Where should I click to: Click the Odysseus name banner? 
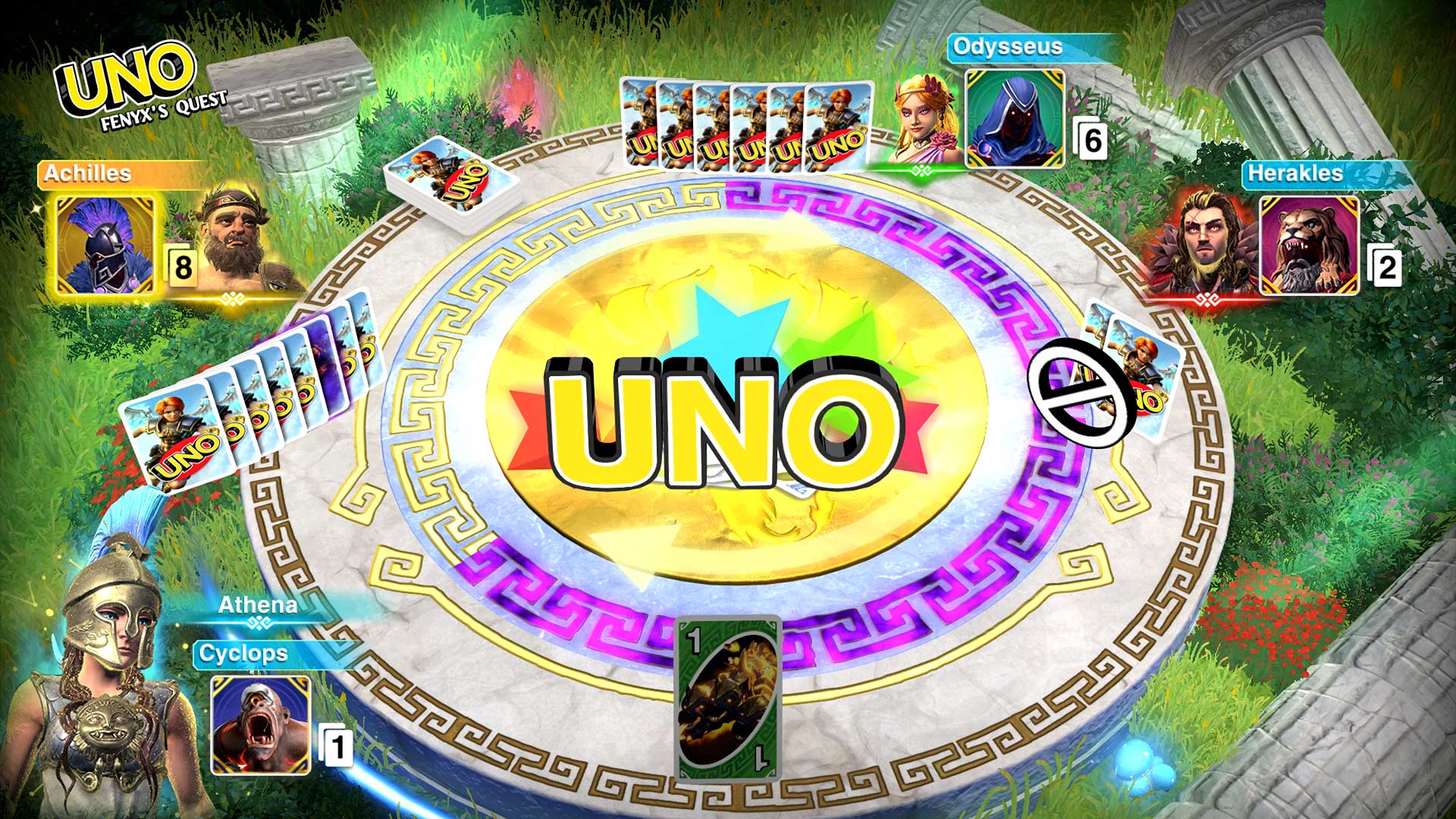[x=1009, y=47]
